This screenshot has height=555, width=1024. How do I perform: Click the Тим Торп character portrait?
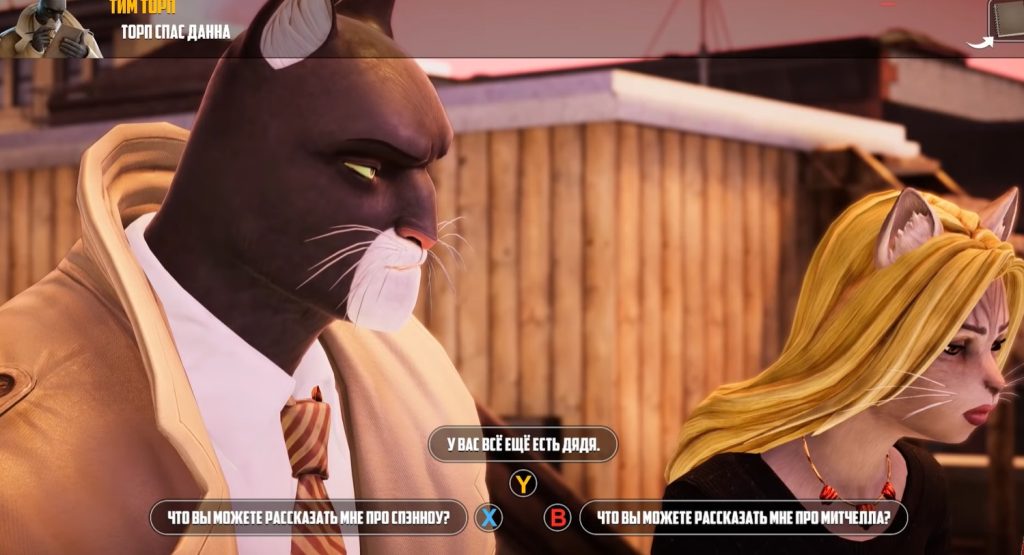(50, 28)
